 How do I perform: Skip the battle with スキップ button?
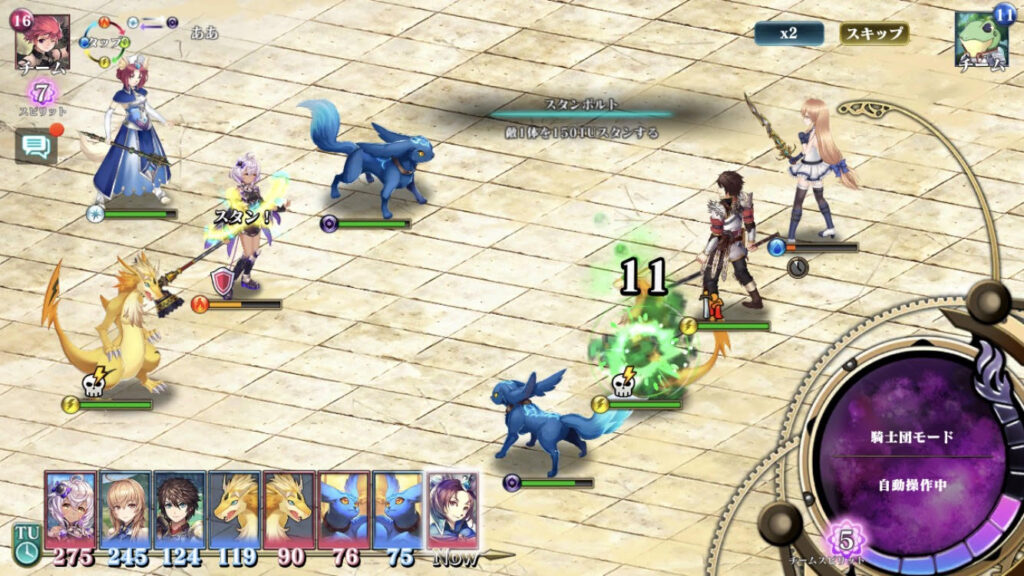(874, 33)
